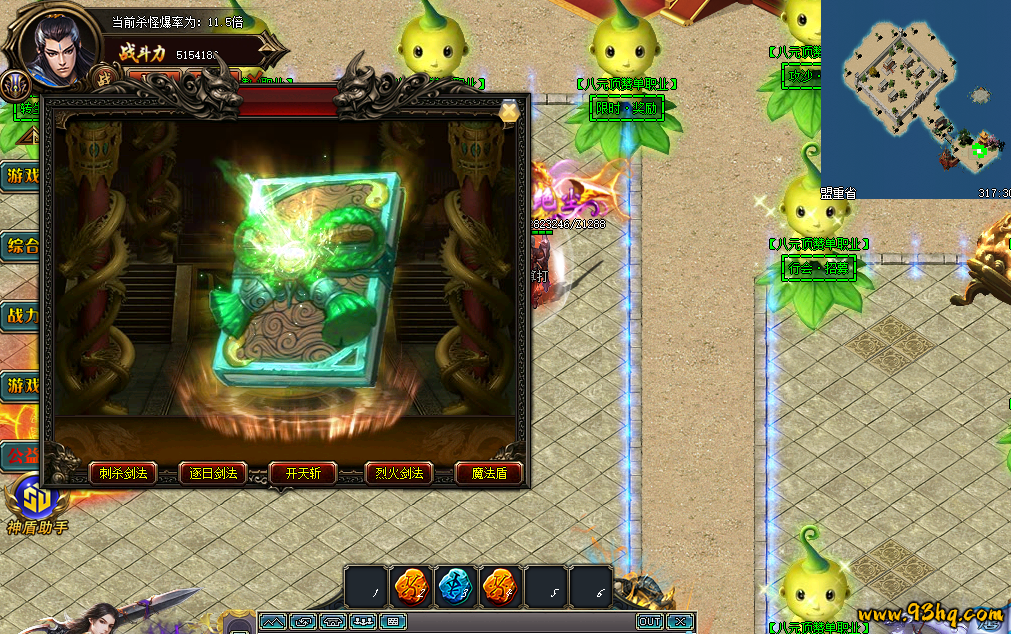The image size is (1011, 634).
Task: Use the orange rune in hotbar slot 2
Action: pyautogui.click(x=411, y=587)
